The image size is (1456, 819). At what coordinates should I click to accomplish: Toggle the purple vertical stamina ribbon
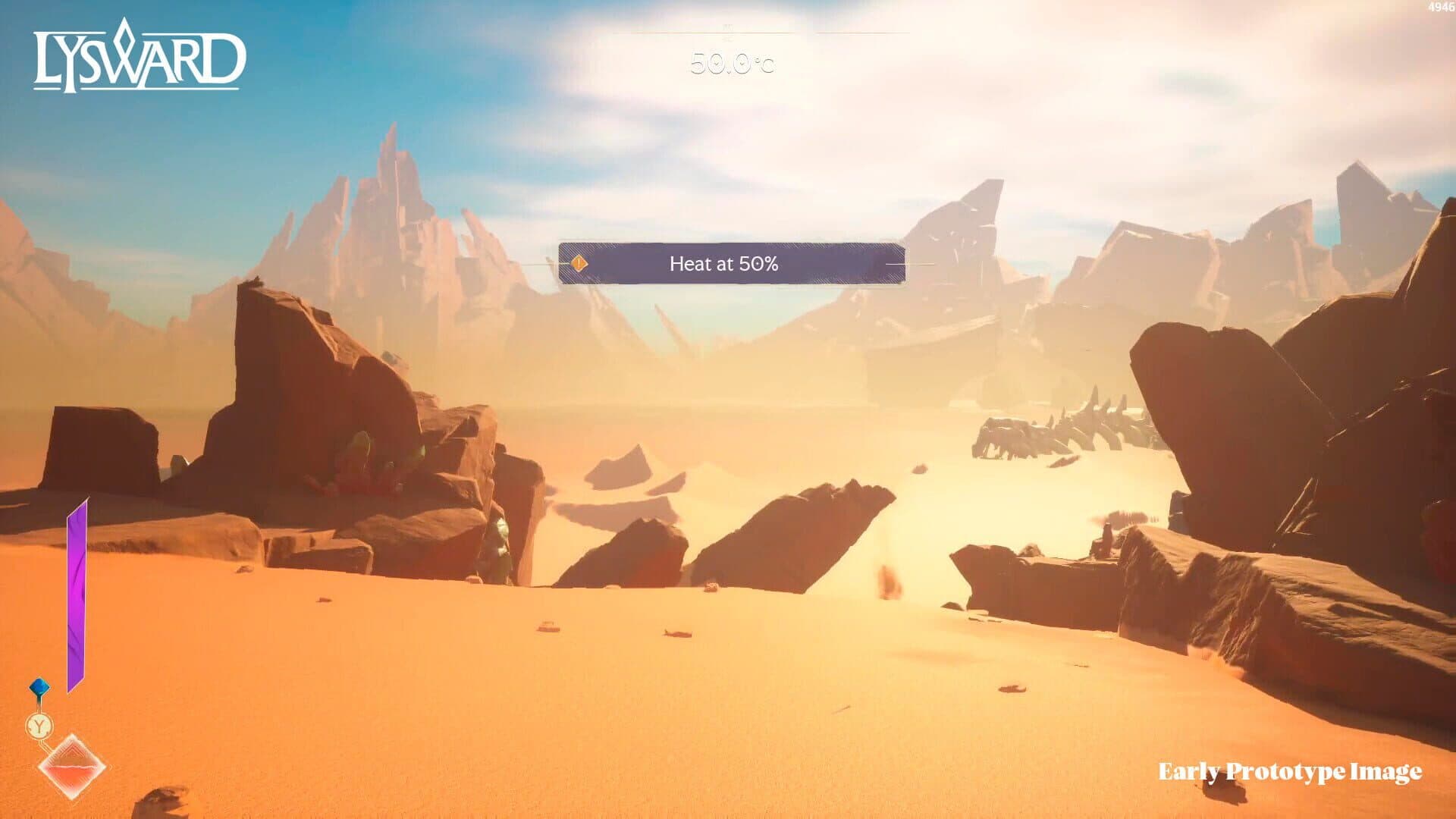click(x=78, y=584)
